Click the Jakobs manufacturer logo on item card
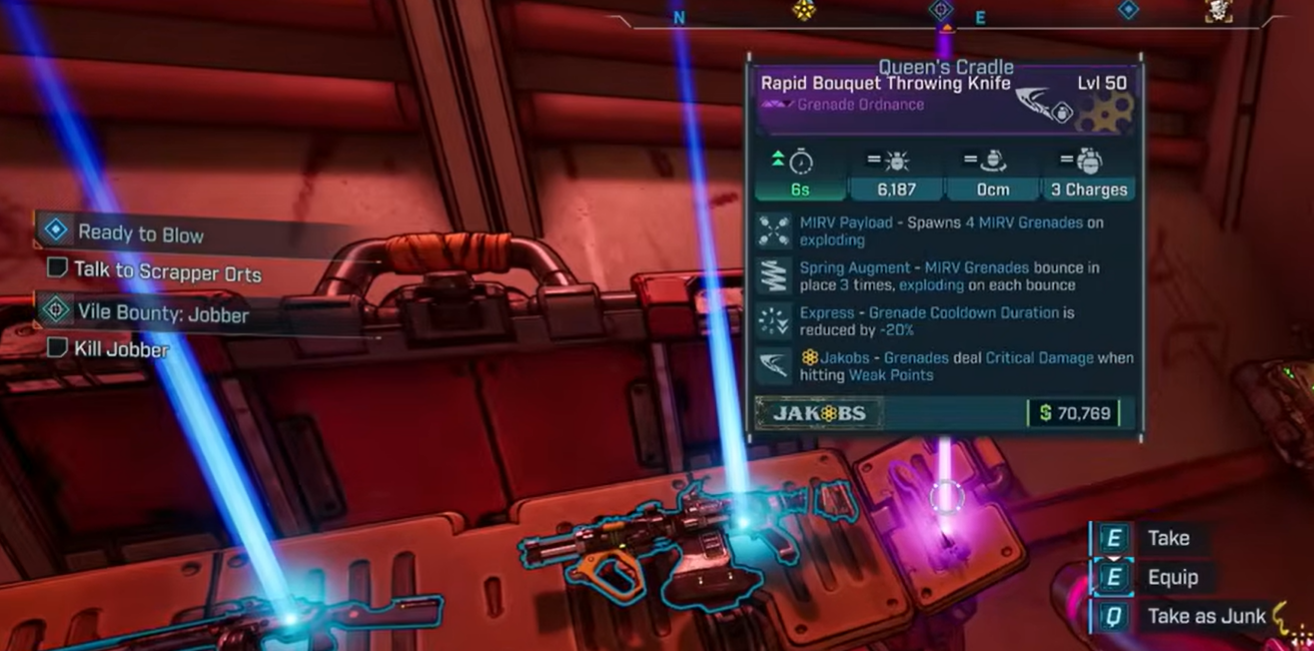This screenshot has height=651, width=1314. (x=819, y=413)
